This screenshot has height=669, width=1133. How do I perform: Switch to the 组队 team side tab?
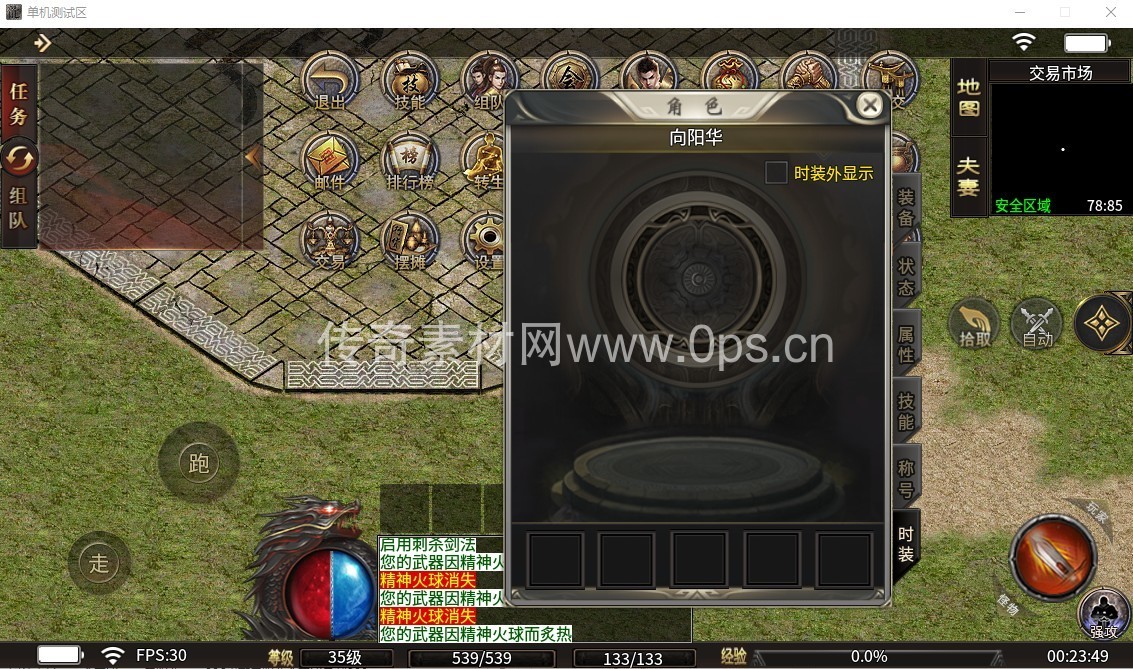click(19, 208)
